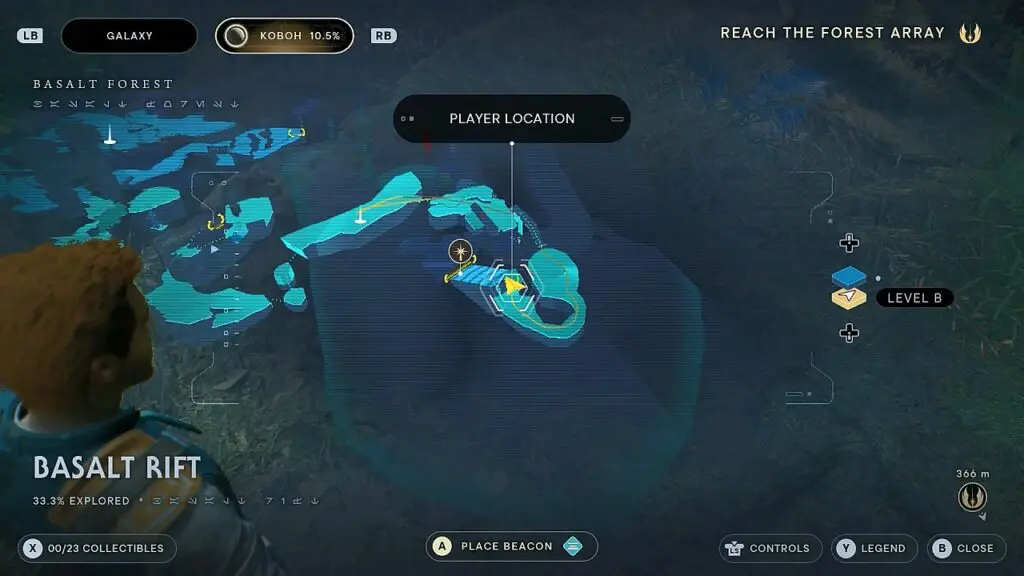This screenshot has height=576, width=1024.
Task: Show the map Legend
Action: [874, 548]
